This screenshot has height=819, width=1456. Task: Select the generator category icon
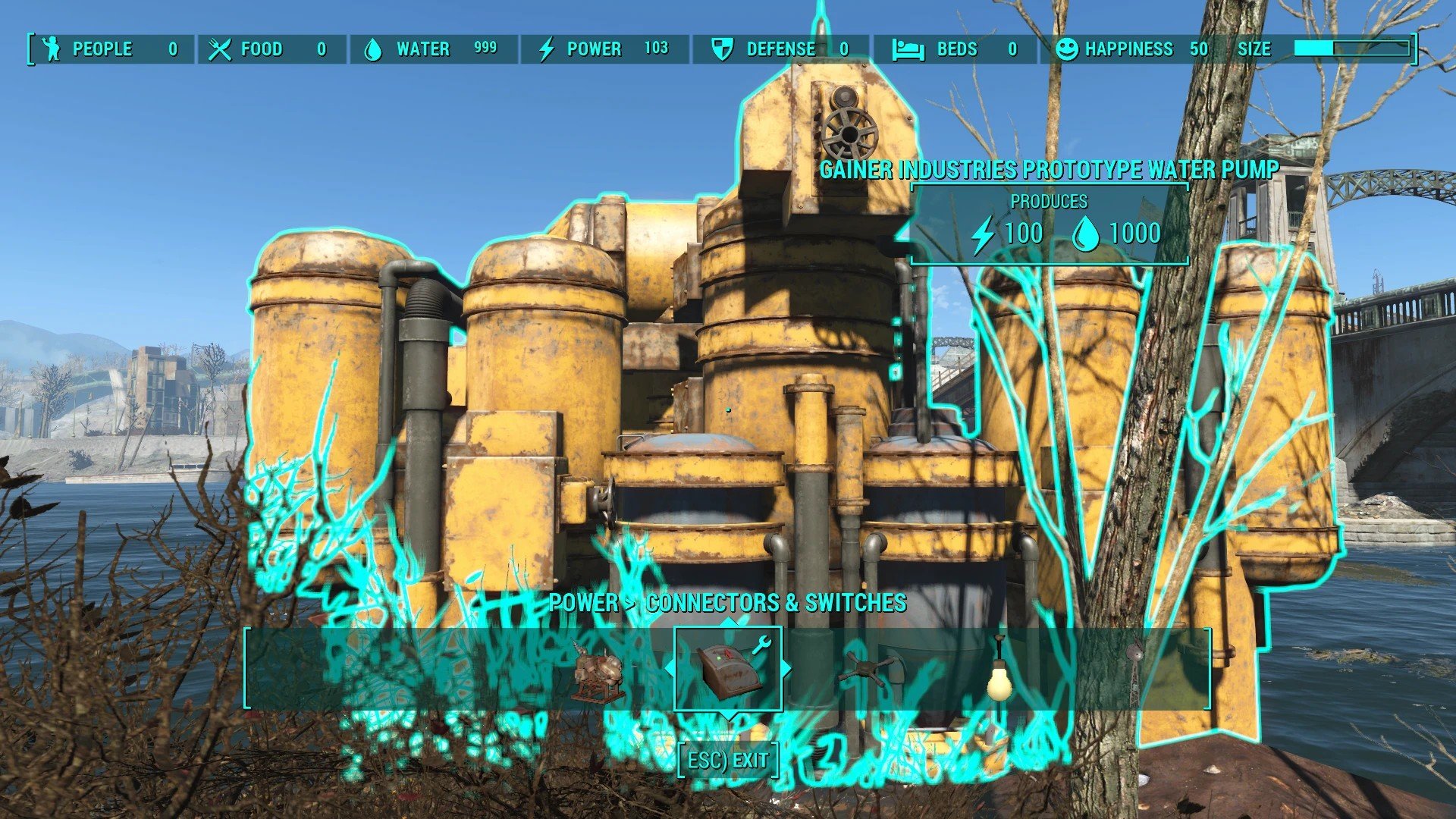coord(599,672)
